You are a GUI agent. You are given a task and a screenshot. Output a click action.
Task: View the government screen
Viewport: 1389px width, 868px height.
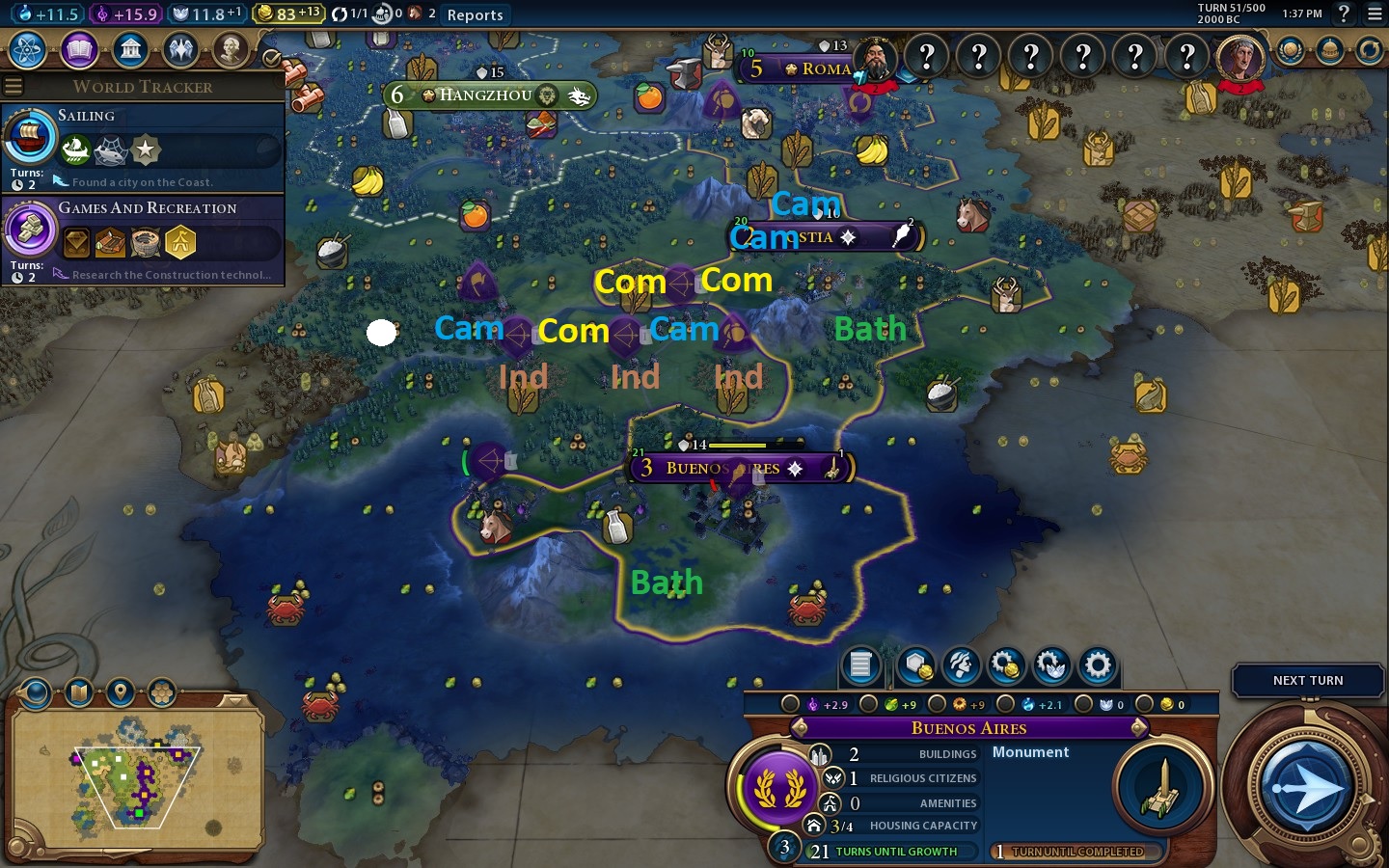click(130, 50)
